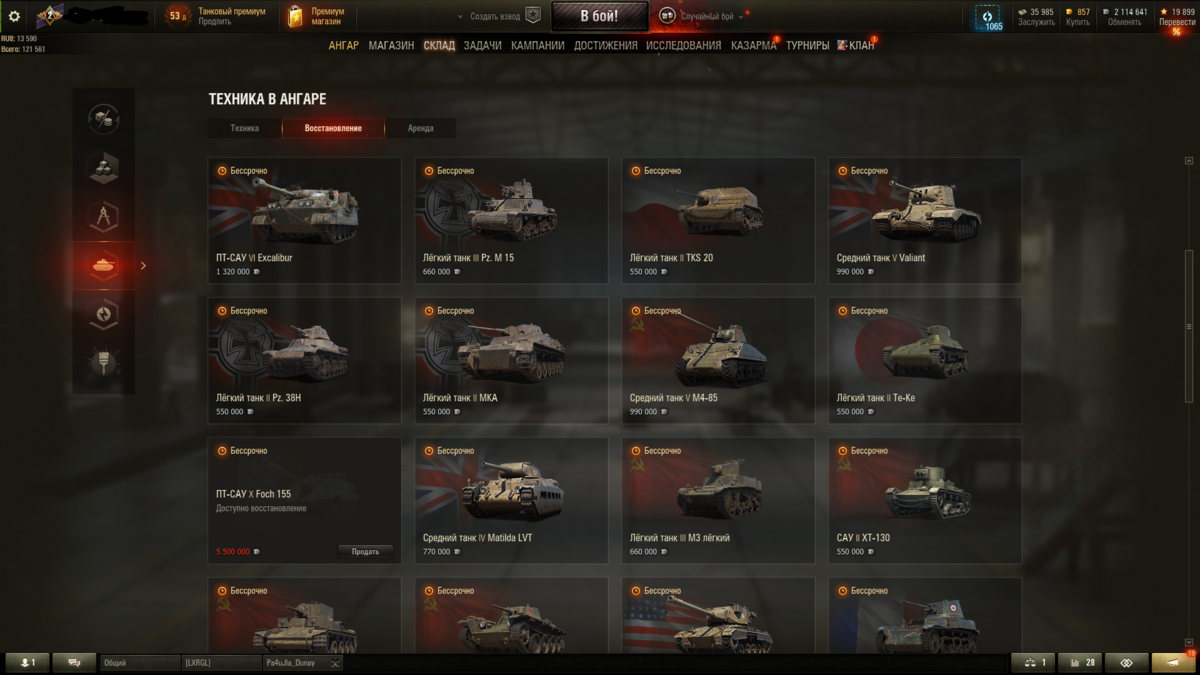The height and width of the screenshot is (675, 1200).
Task: Click Продать on the Foch 155
Action: point(365,552)
